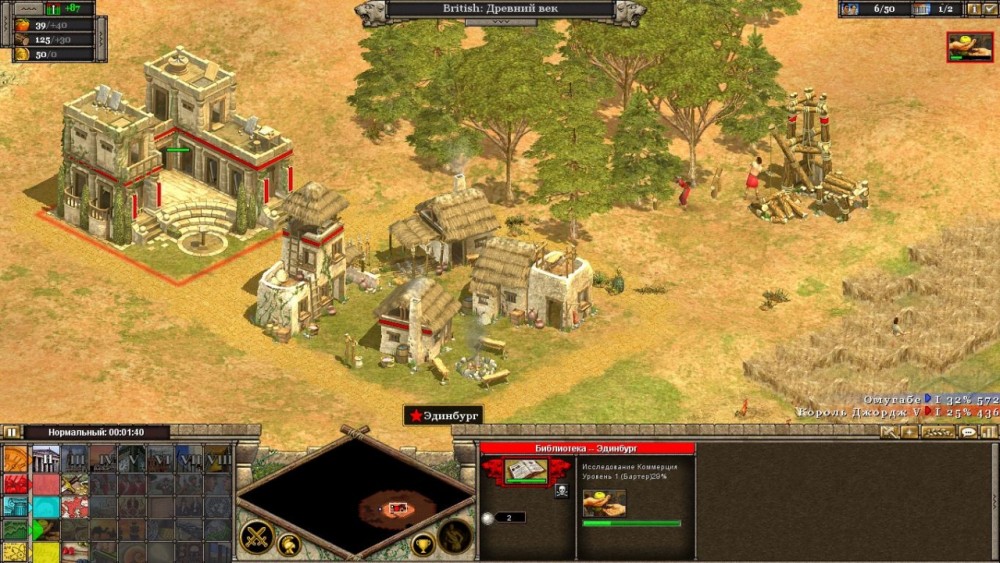Select the green commerce research icon

[x=15, y=530]
